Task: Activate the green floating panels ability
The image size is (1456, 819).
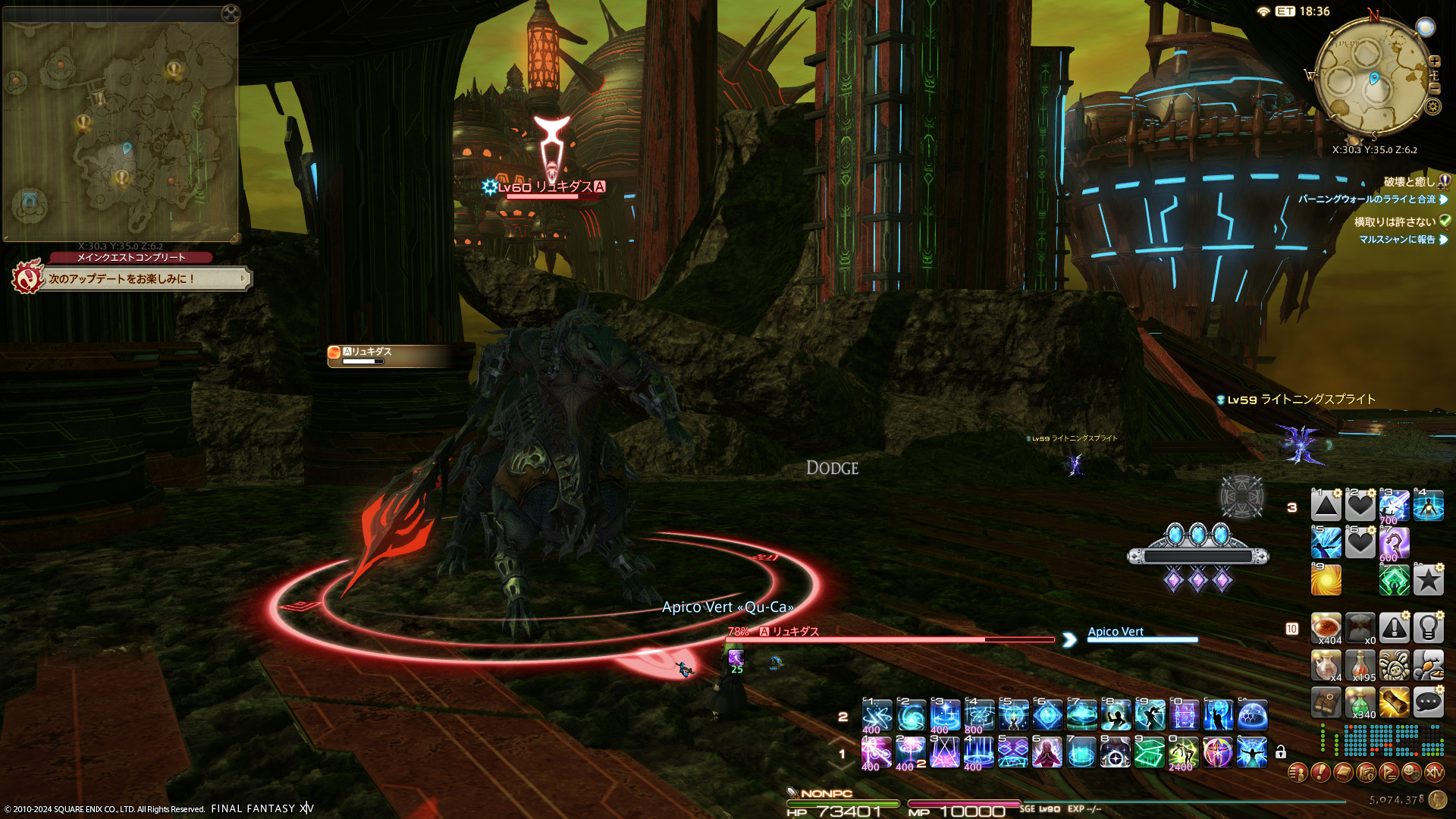Action: (x=1149, y=752)
